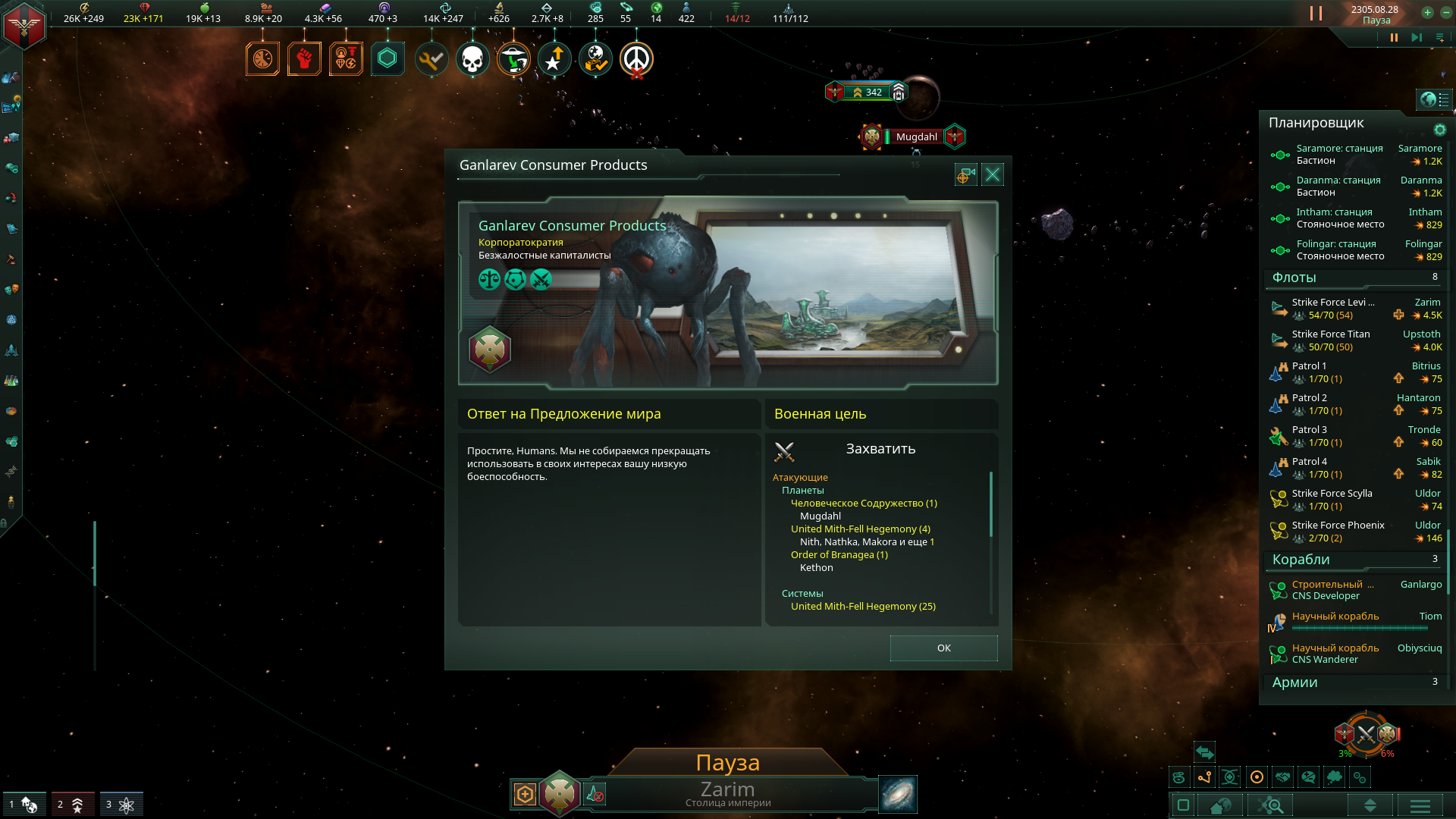The width and height of the screenshot is (1456, 819).
Task: Confirm the peace response with OK
Action: (x=943, y=648)
